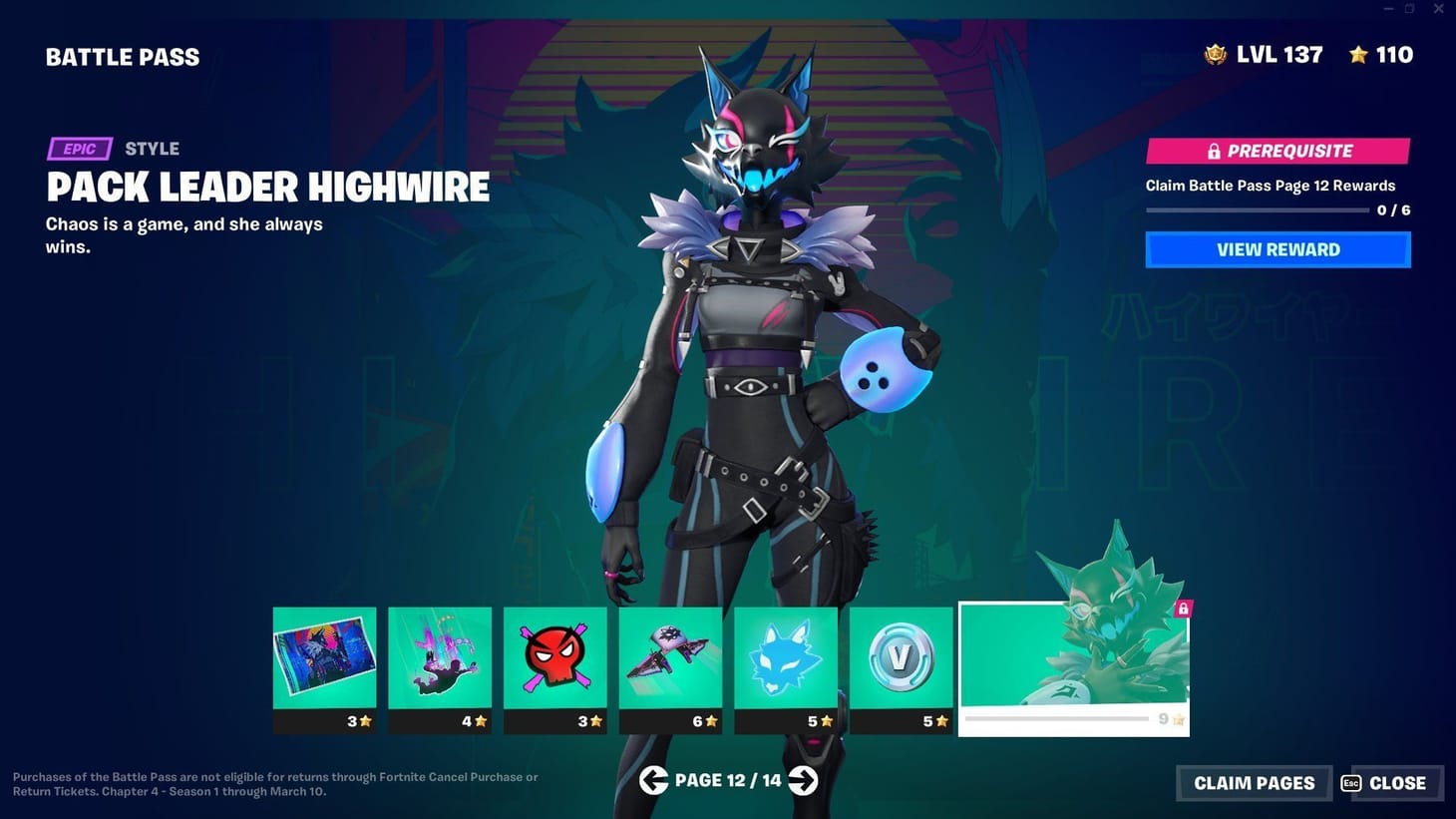
Task: Select the glider reward on page 12
Action: tap(670, 656)
